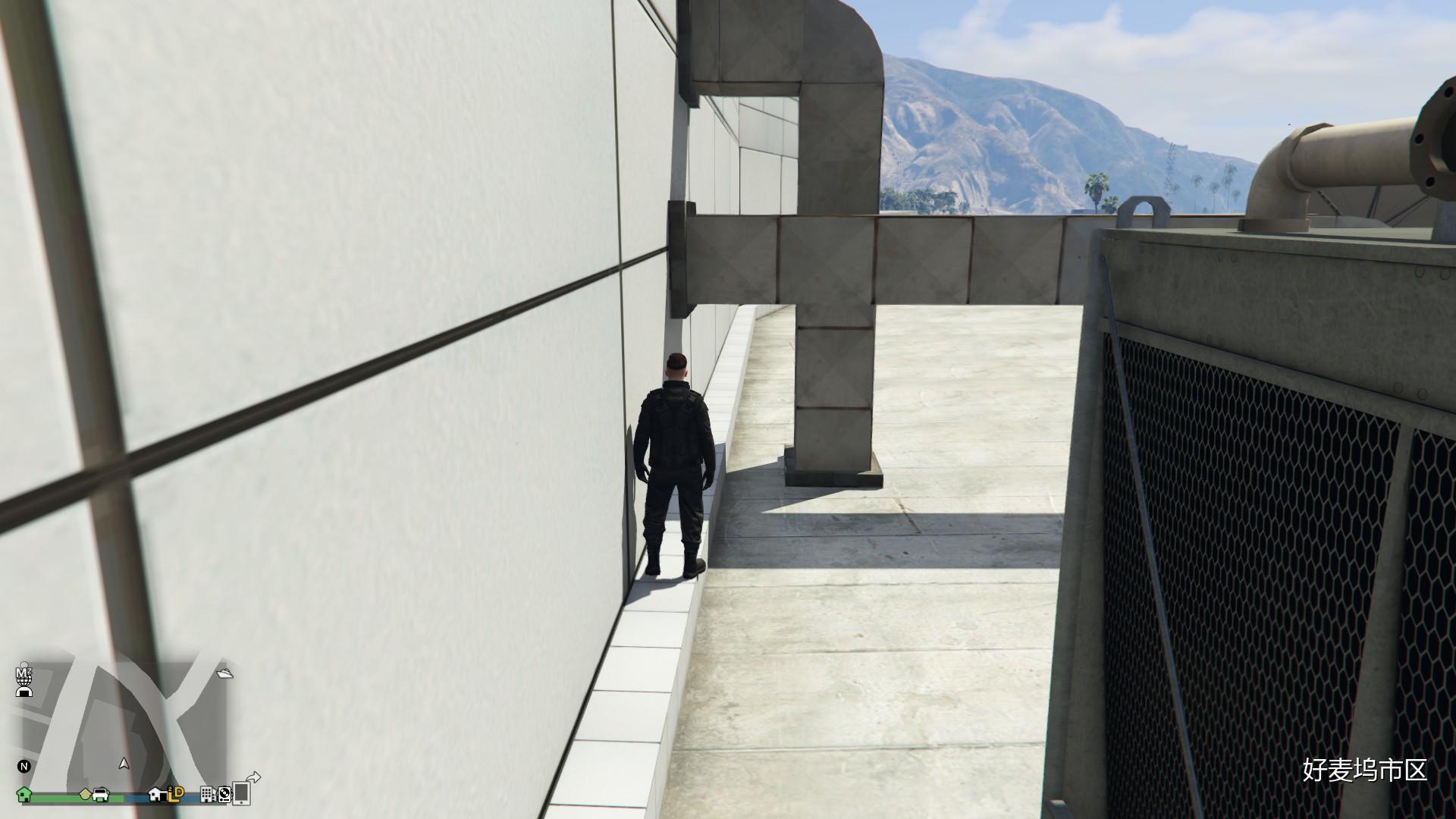Viewport: 1456px width, 819px height.
Task: Click the yellow diamond blip on the minimap
Action: tap(85, 794)
